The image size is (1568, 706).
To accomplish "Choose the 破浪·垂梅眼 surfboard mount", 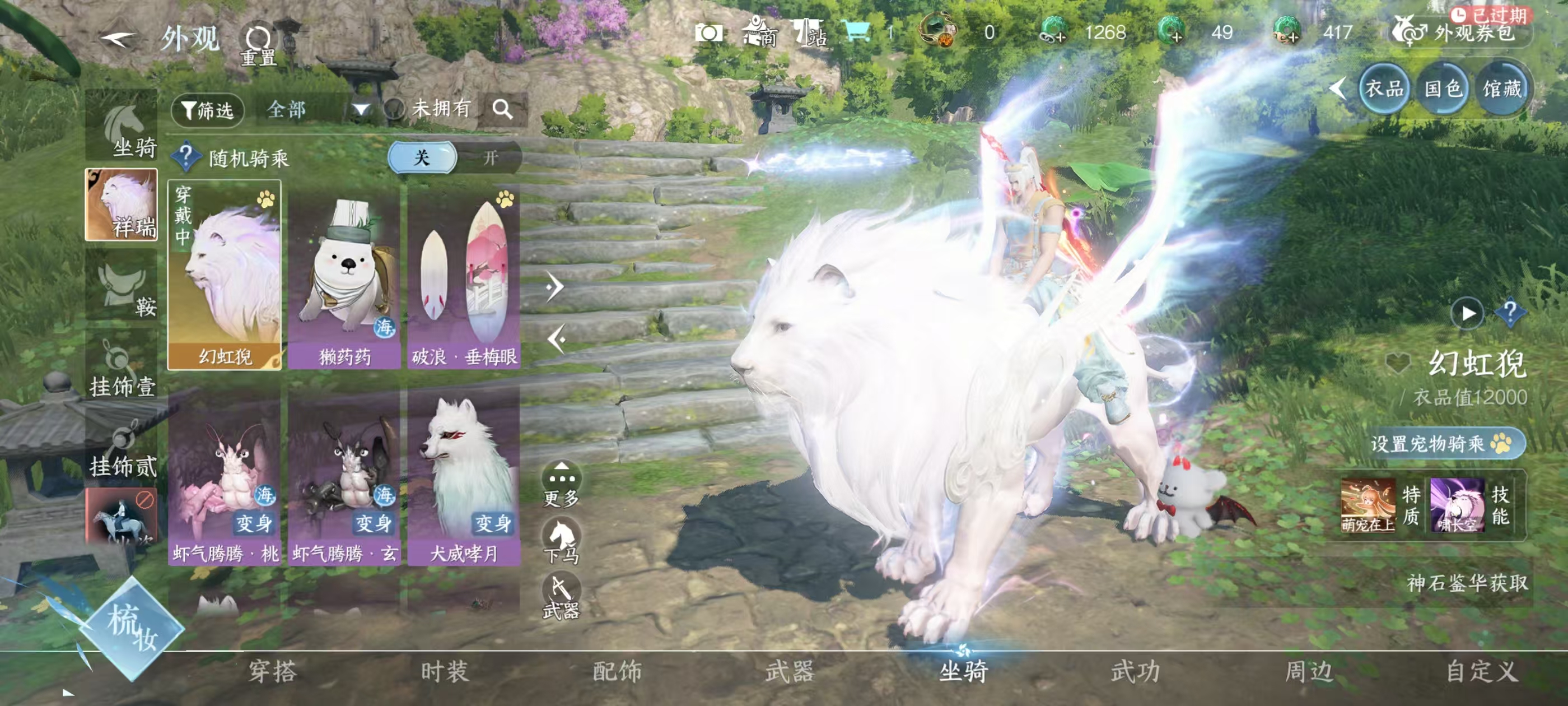I will click(464, 275).
